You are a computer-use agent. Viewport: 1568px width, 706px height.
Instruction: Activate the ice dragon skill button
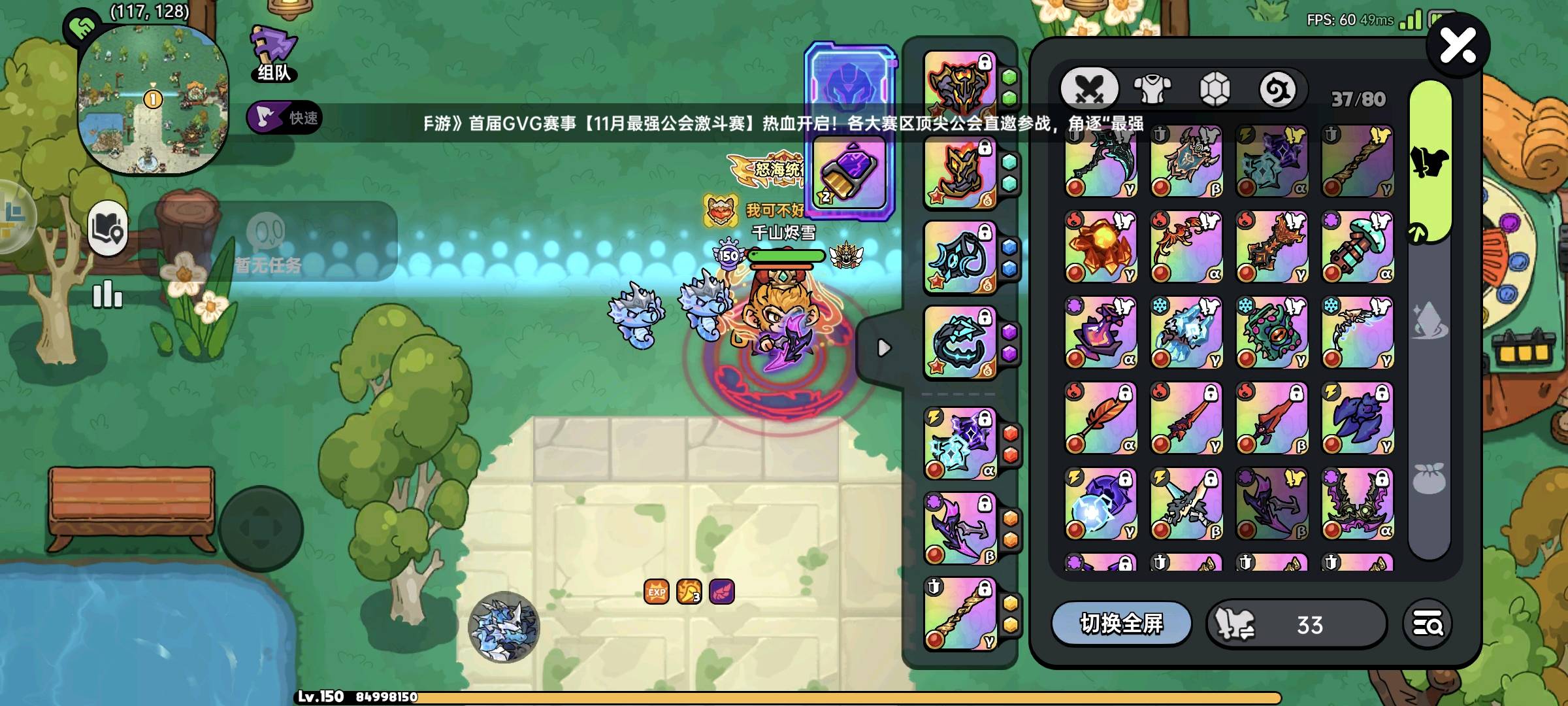coord(504,626)
